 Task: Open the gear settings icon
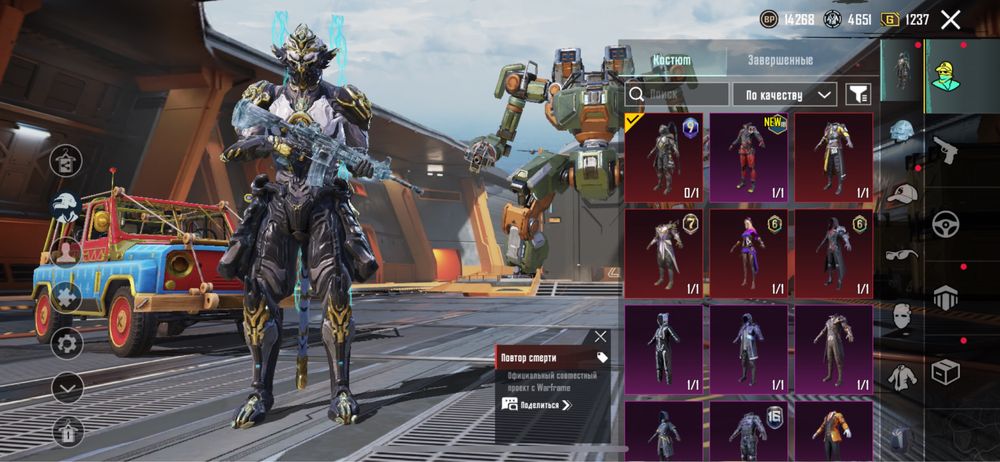67,343
